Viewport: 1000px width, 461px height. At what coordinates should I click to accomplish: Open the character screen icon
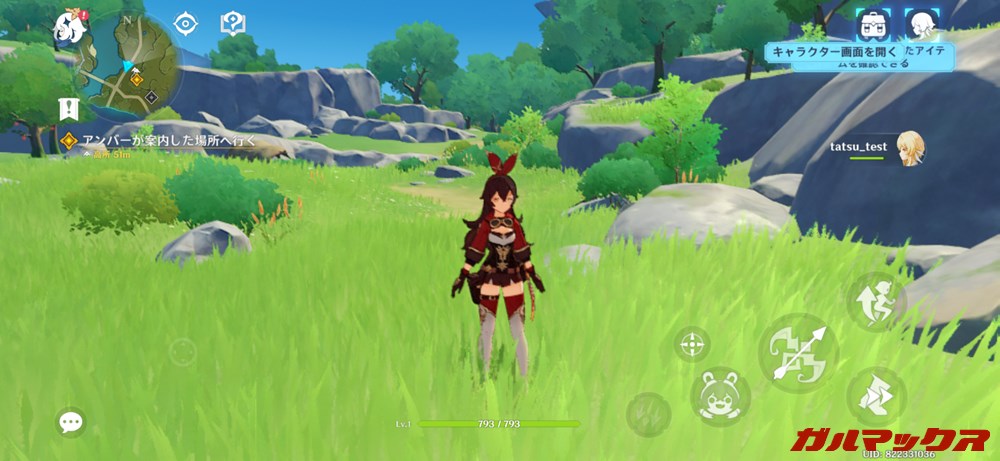coord(920,23)
